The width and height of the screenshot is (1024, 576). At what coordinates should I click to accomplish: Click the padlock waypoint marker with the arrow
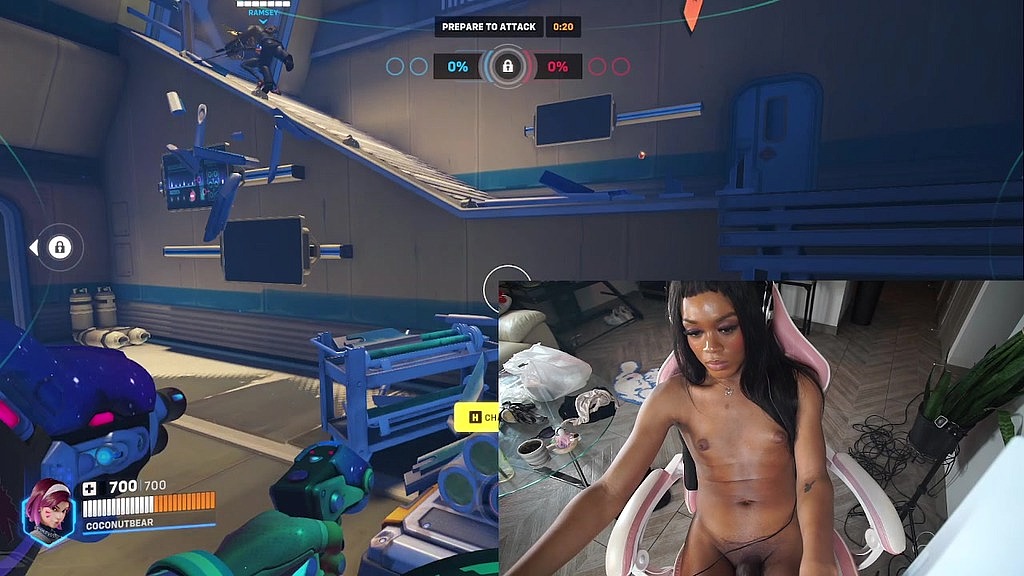coord(59,247)
